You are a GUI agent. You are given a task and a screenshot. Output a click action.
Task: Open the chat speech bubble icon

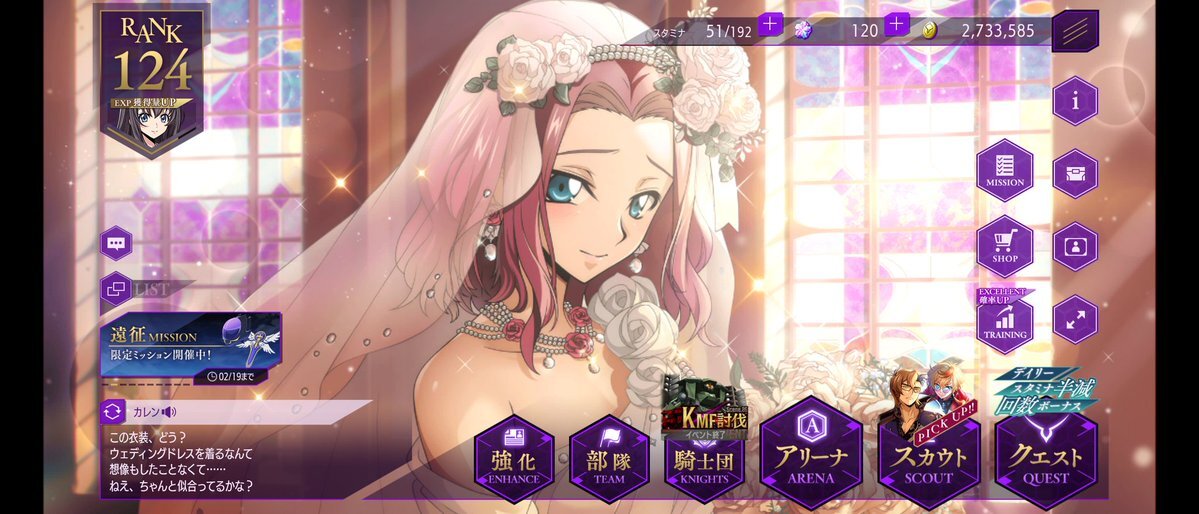pos(116,243)
